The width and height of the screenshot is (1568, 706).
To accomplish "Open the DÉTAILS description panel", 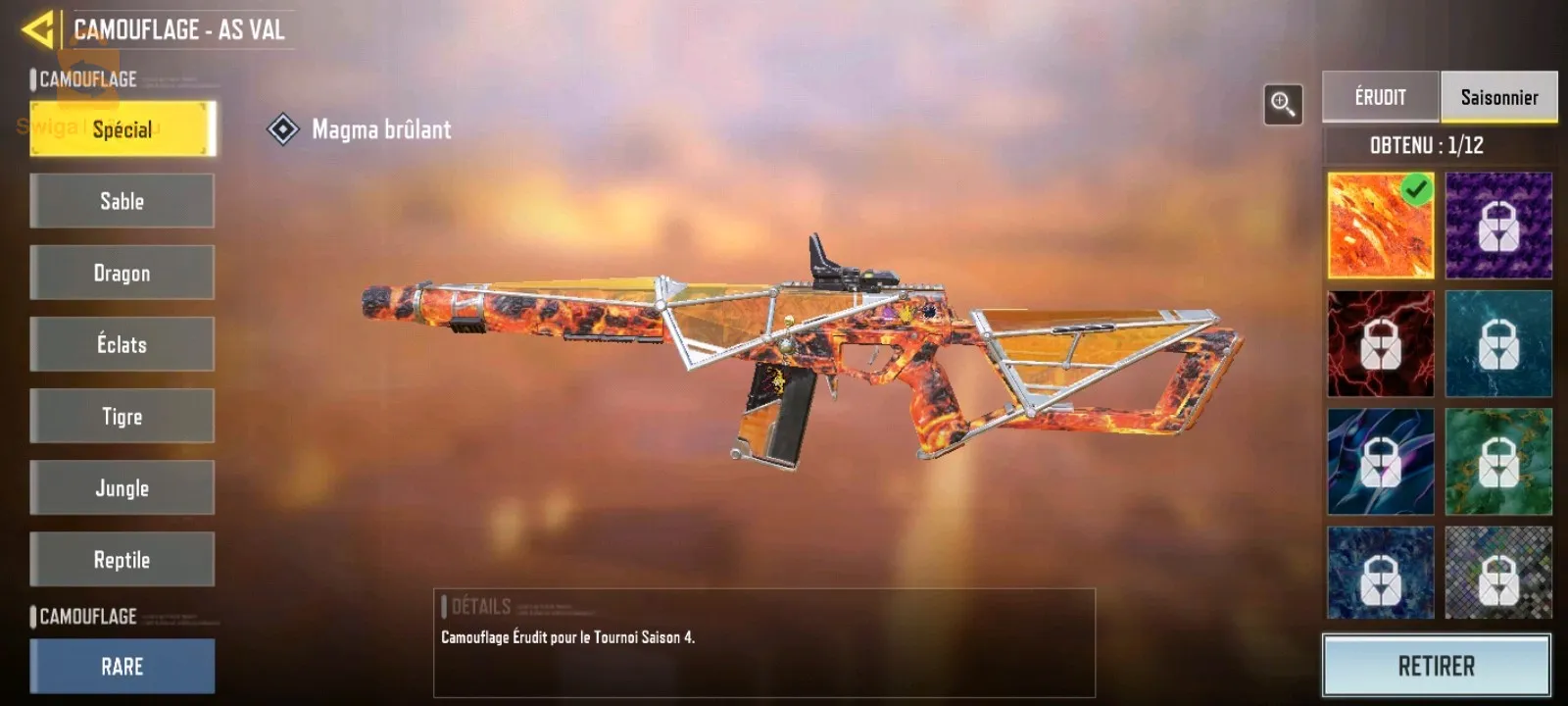I will 764,632.
